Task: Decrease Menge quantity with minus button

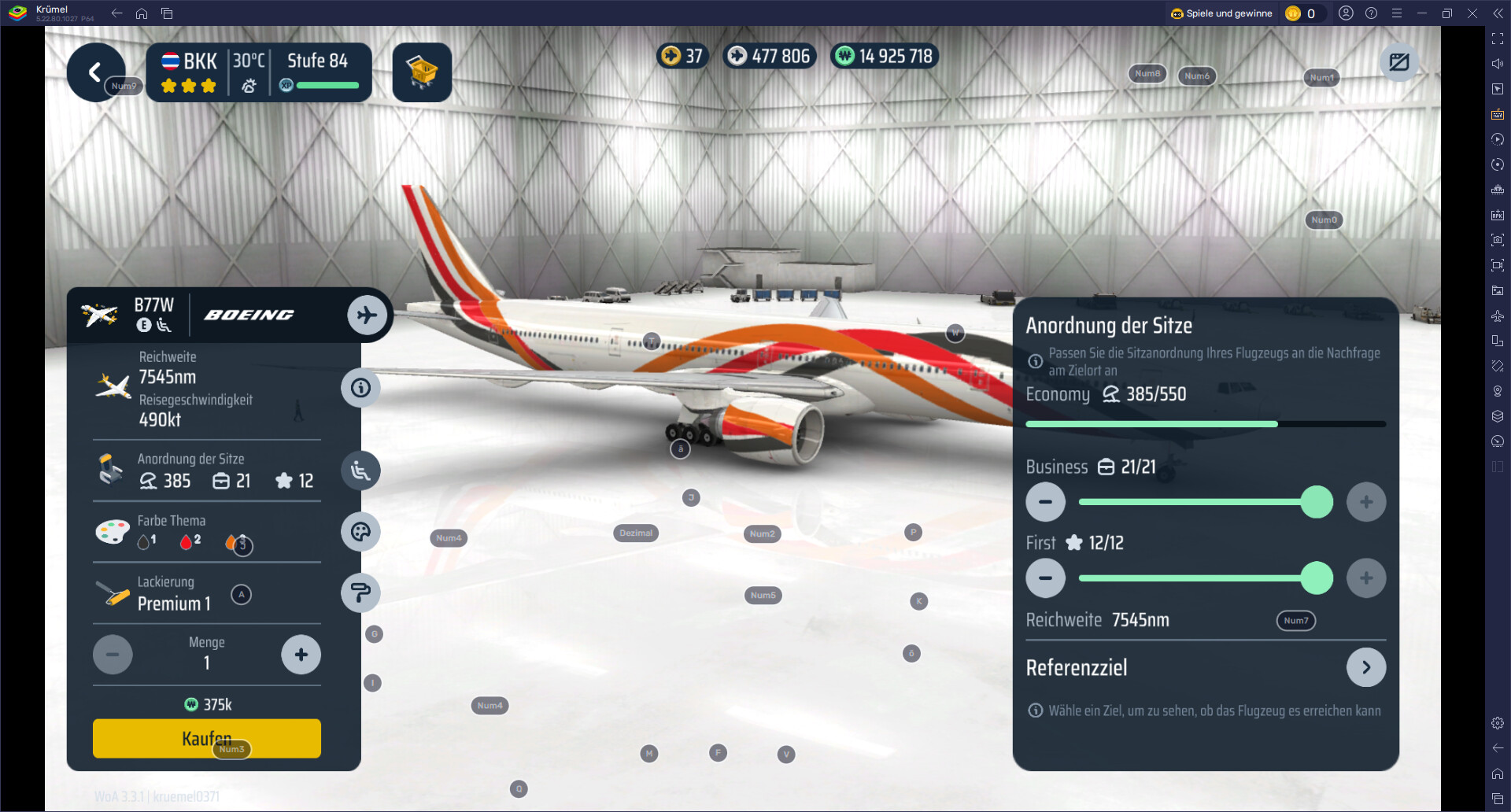Action: click(x=113, y=655)
